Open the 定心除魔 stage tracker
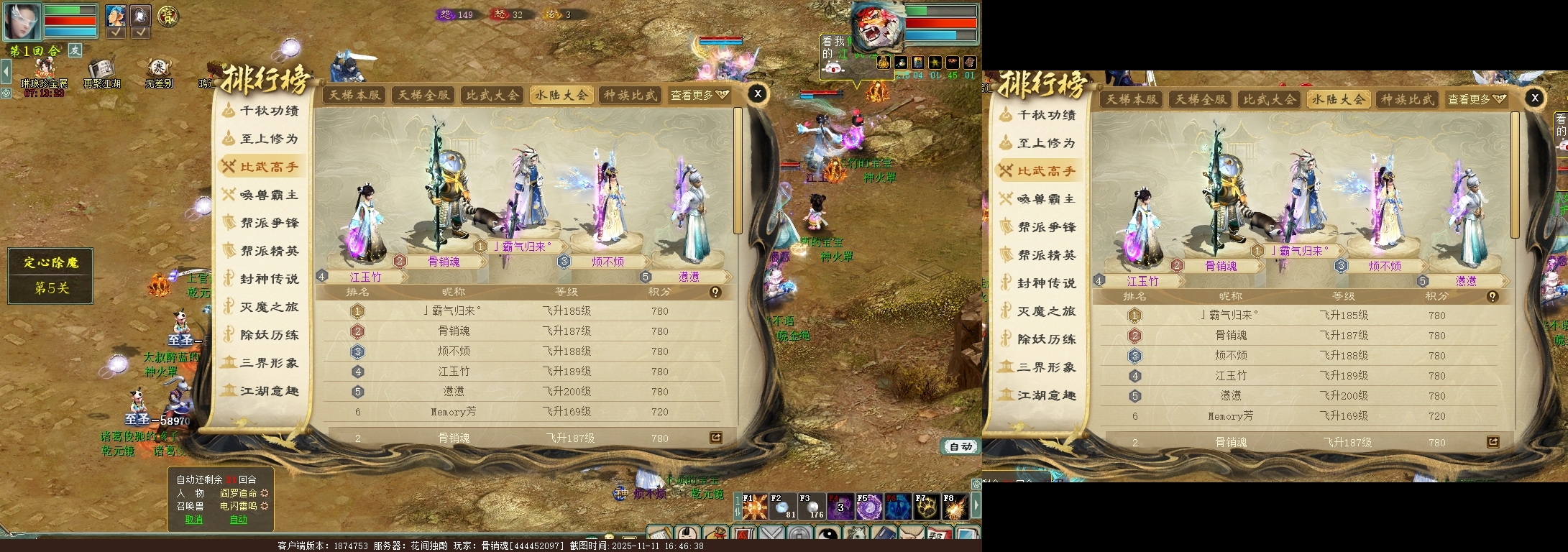The image size is (1568, 552). coord(50,275)
